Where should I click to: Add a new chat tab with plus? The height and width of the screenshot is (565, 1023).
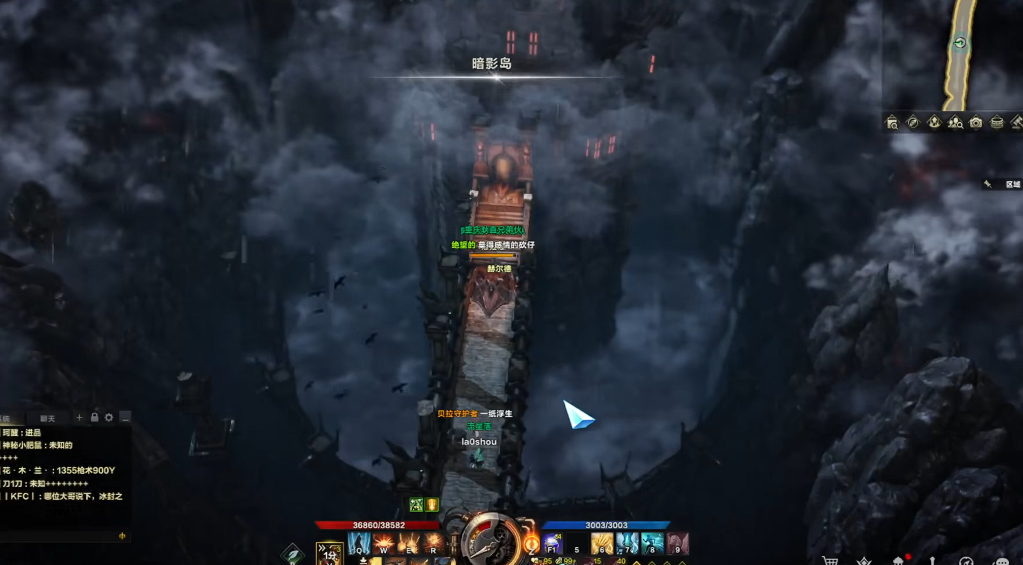click(x=80, y=417)
